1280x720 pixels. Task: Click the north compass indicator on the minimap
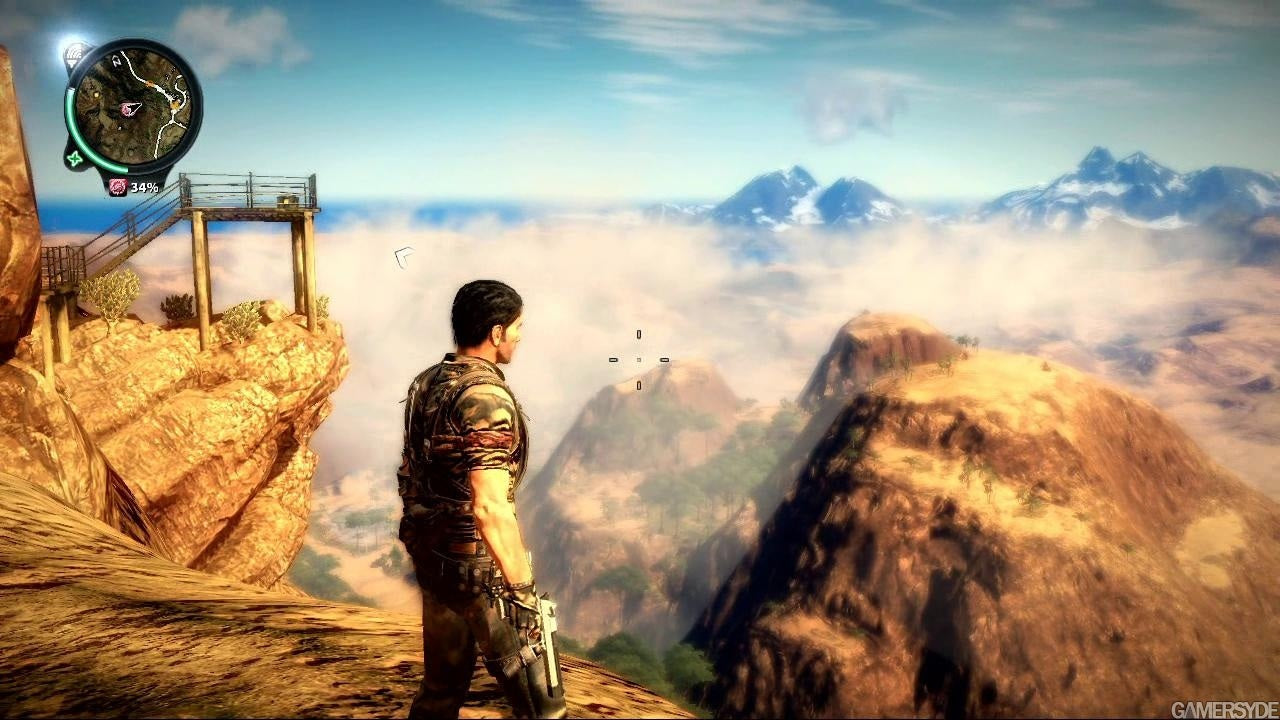click(x=116, y=61)
